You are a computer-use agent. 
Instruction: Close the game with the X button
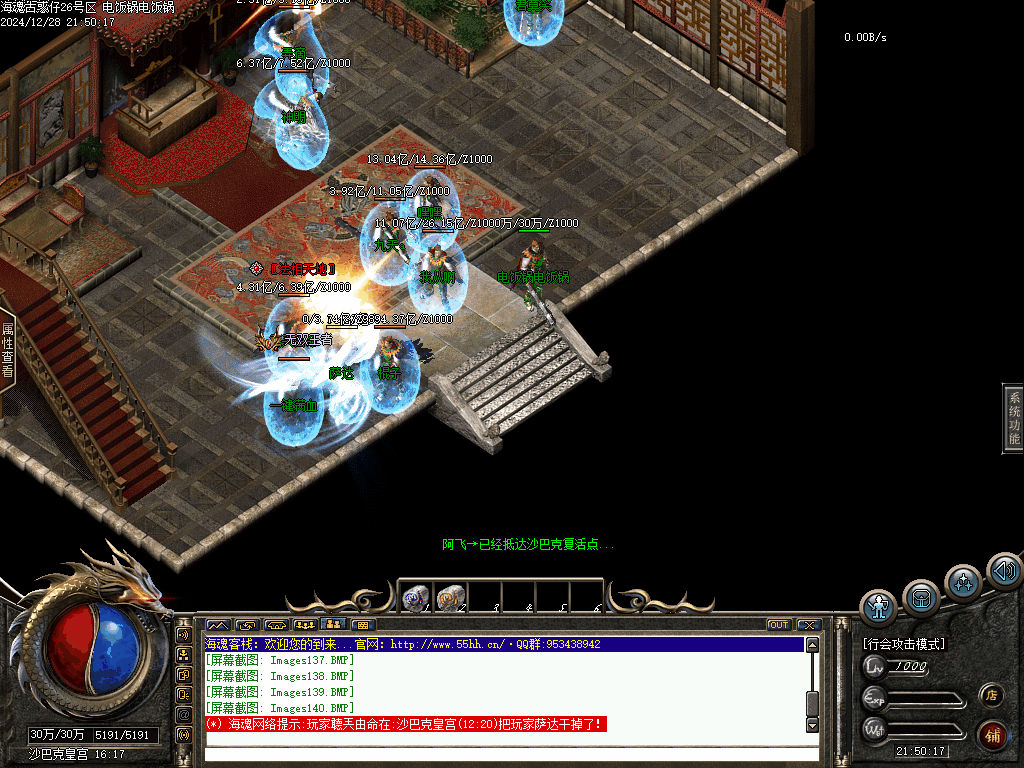[808, 625]
